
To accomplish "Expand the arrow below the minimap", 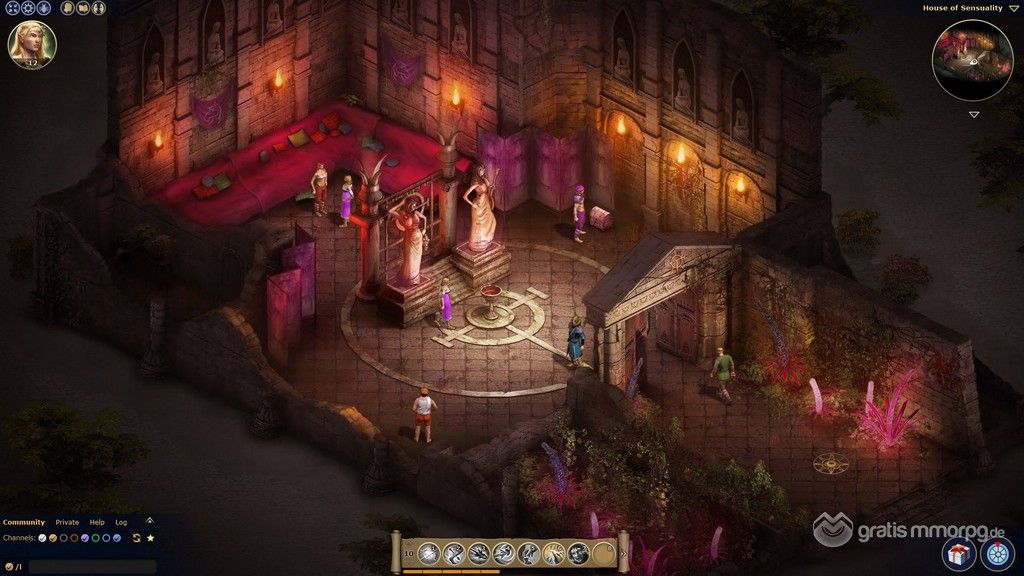I will (973, 114).
